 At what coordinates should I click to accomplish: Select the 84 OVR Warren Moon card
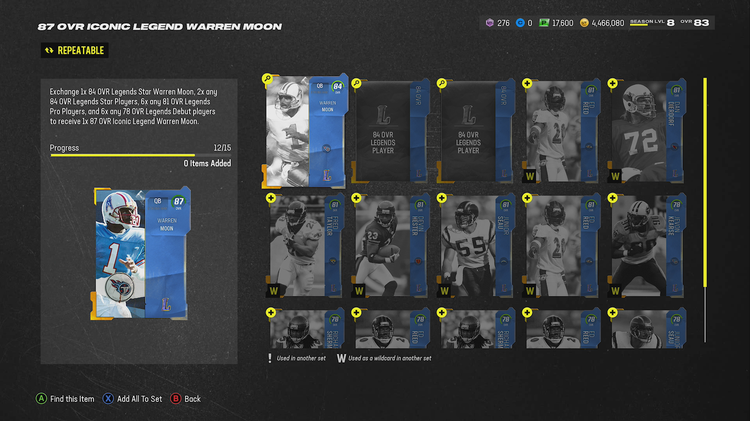click(x=304, y=130)
